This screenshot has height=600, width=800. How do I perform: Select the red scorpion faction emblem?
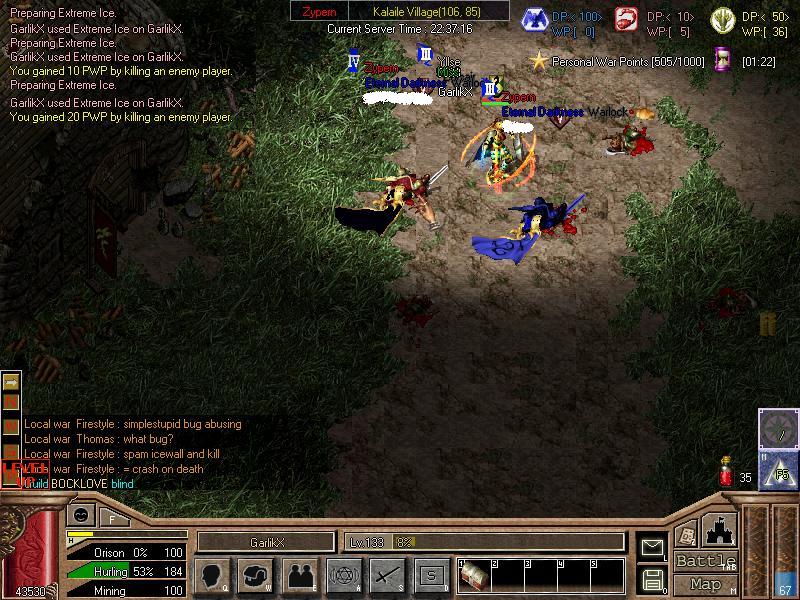pyautogui.click(x=629, y=20)
